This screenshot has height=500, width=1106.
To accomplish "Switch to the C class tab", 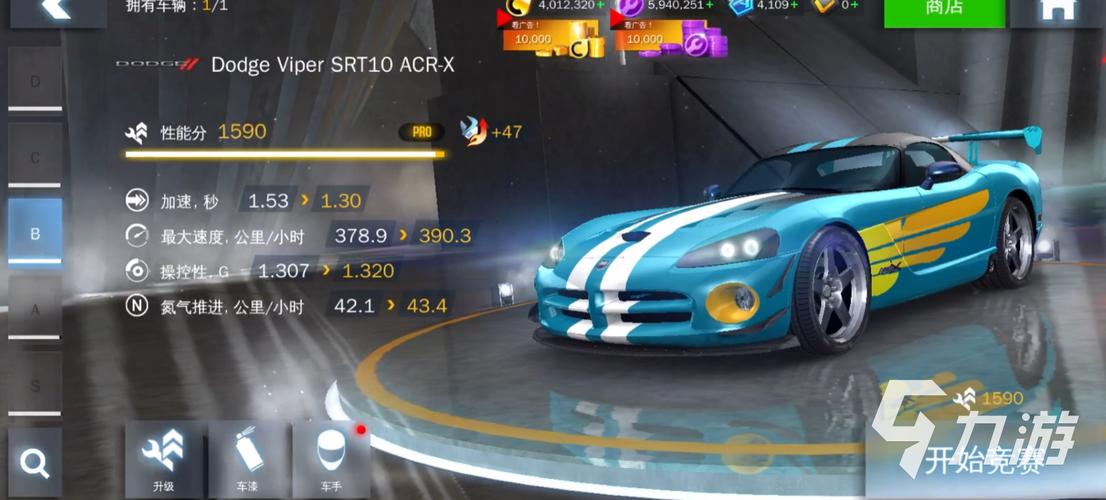I will (35, 158).
